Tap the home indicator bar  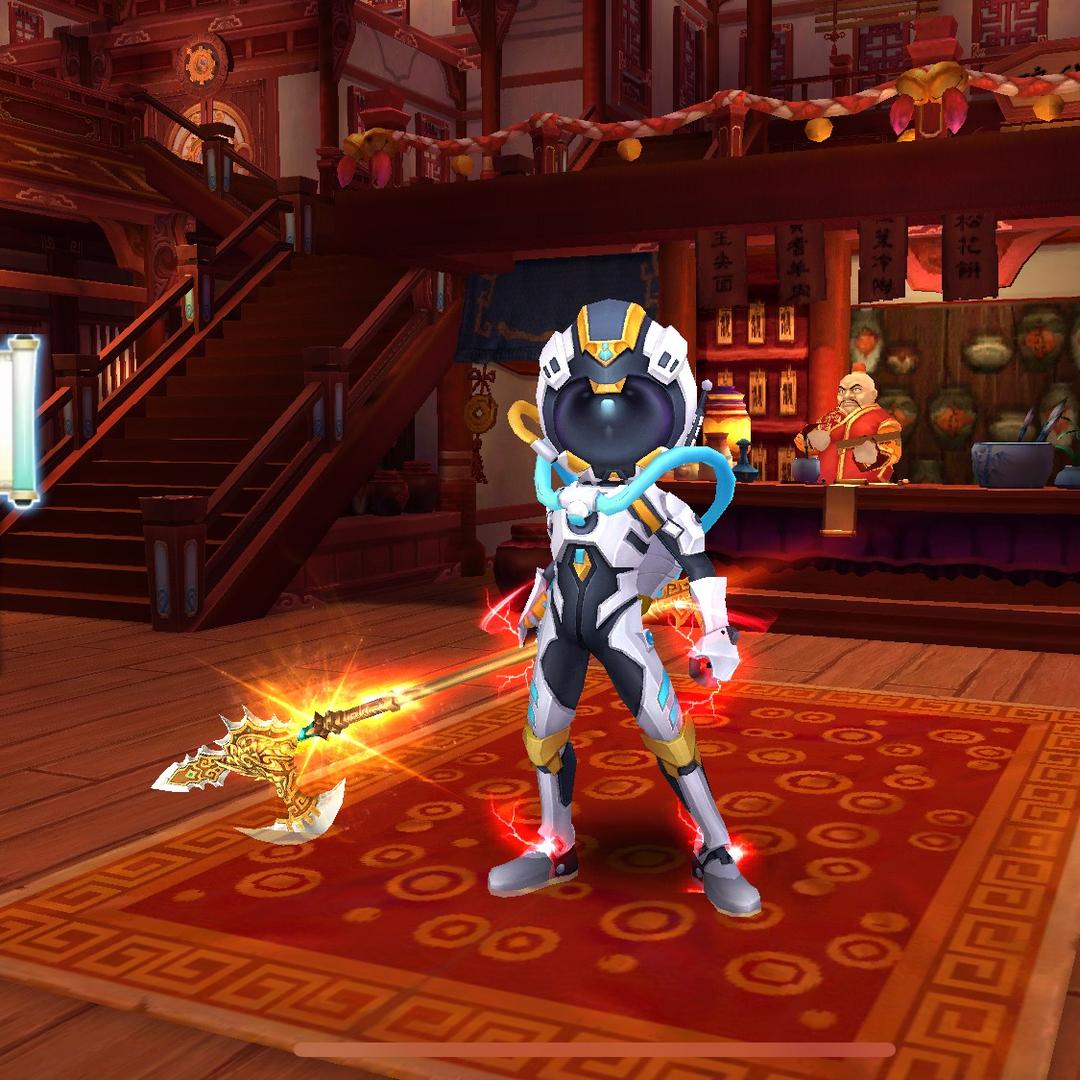[594, 1050]
